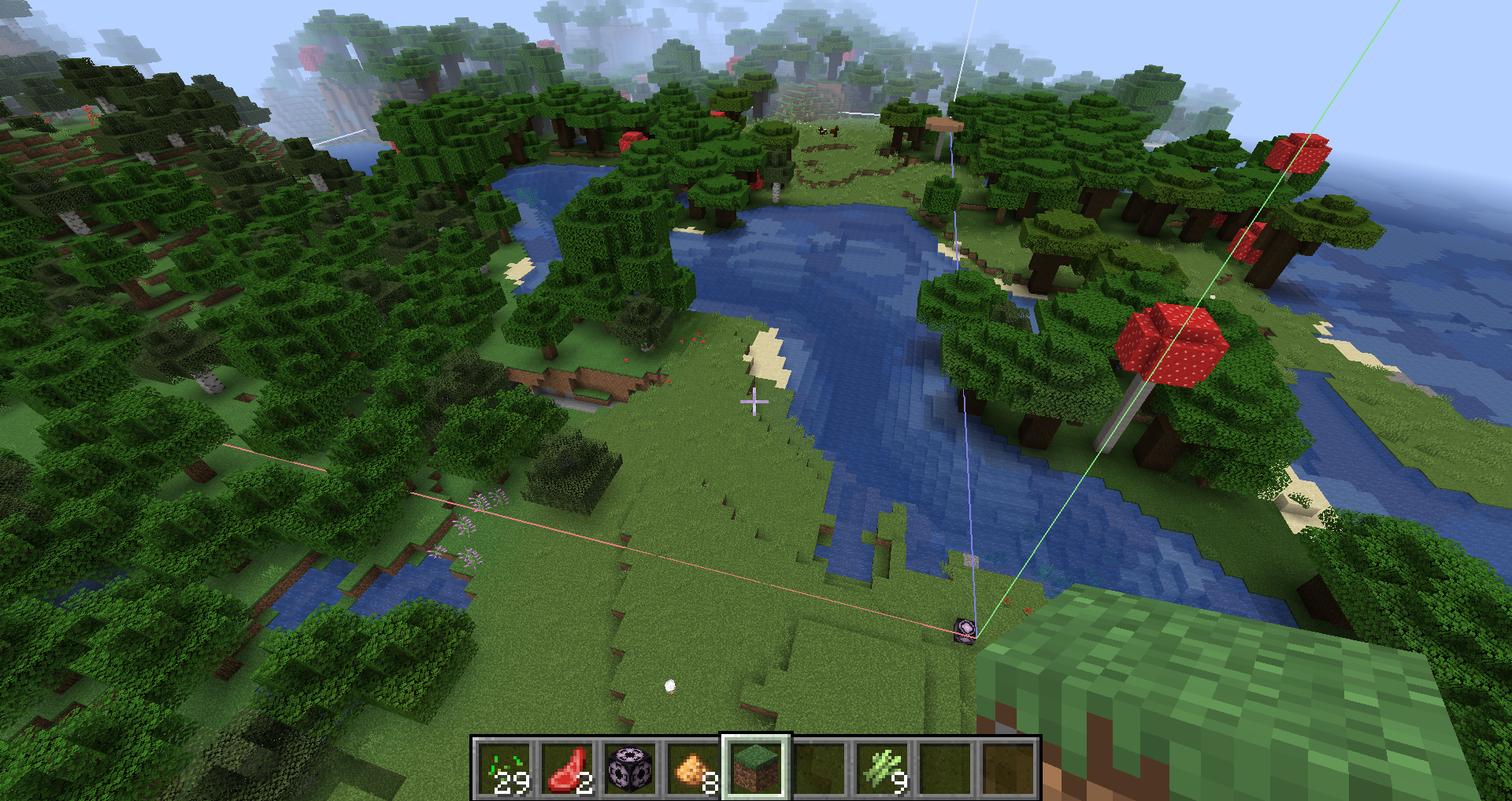Viewport: 1512px width, 801px height.
Task: Select the raw beef hotbar slot
Action: coord(568,769)
